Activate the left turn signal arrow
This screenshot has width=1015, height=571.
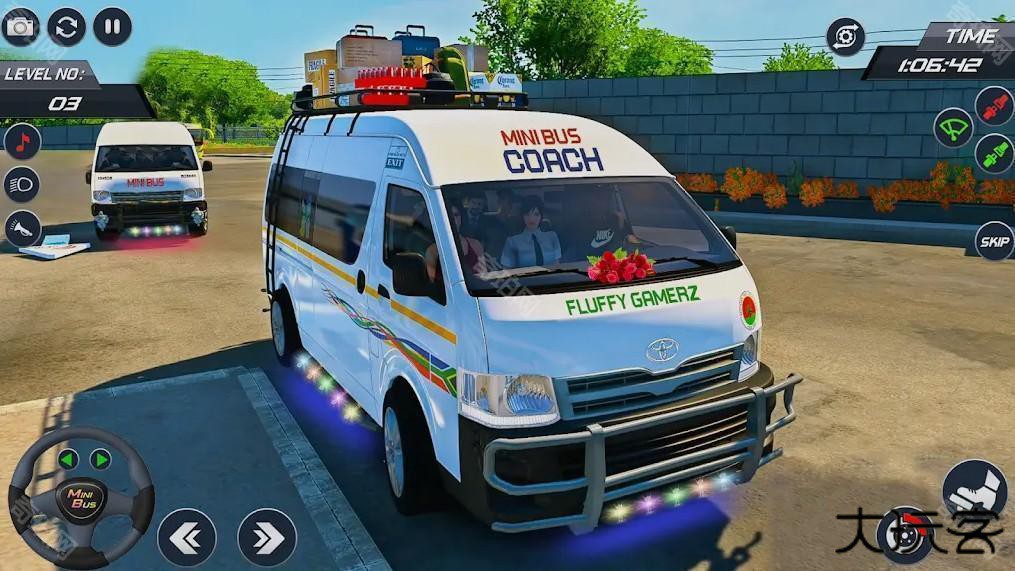point(68,459)
